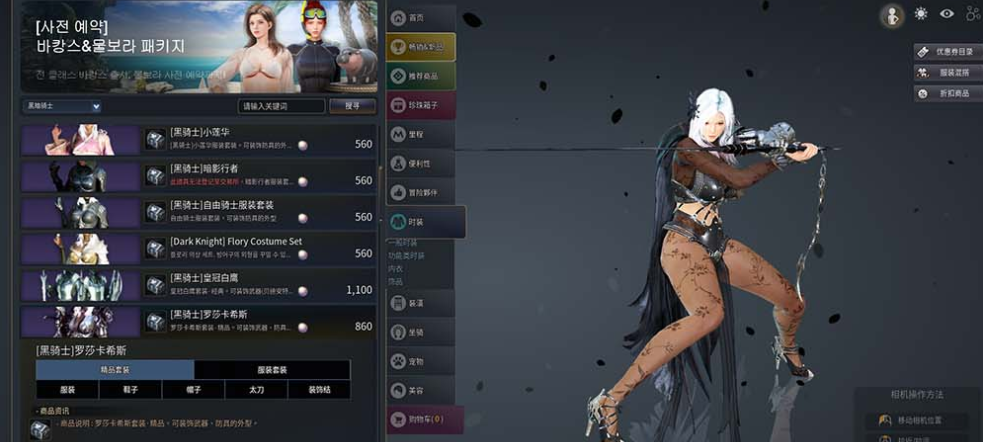Open the 黑暗骑士 class dropdown
Screen dimensions: 983x442
(63, 106)
